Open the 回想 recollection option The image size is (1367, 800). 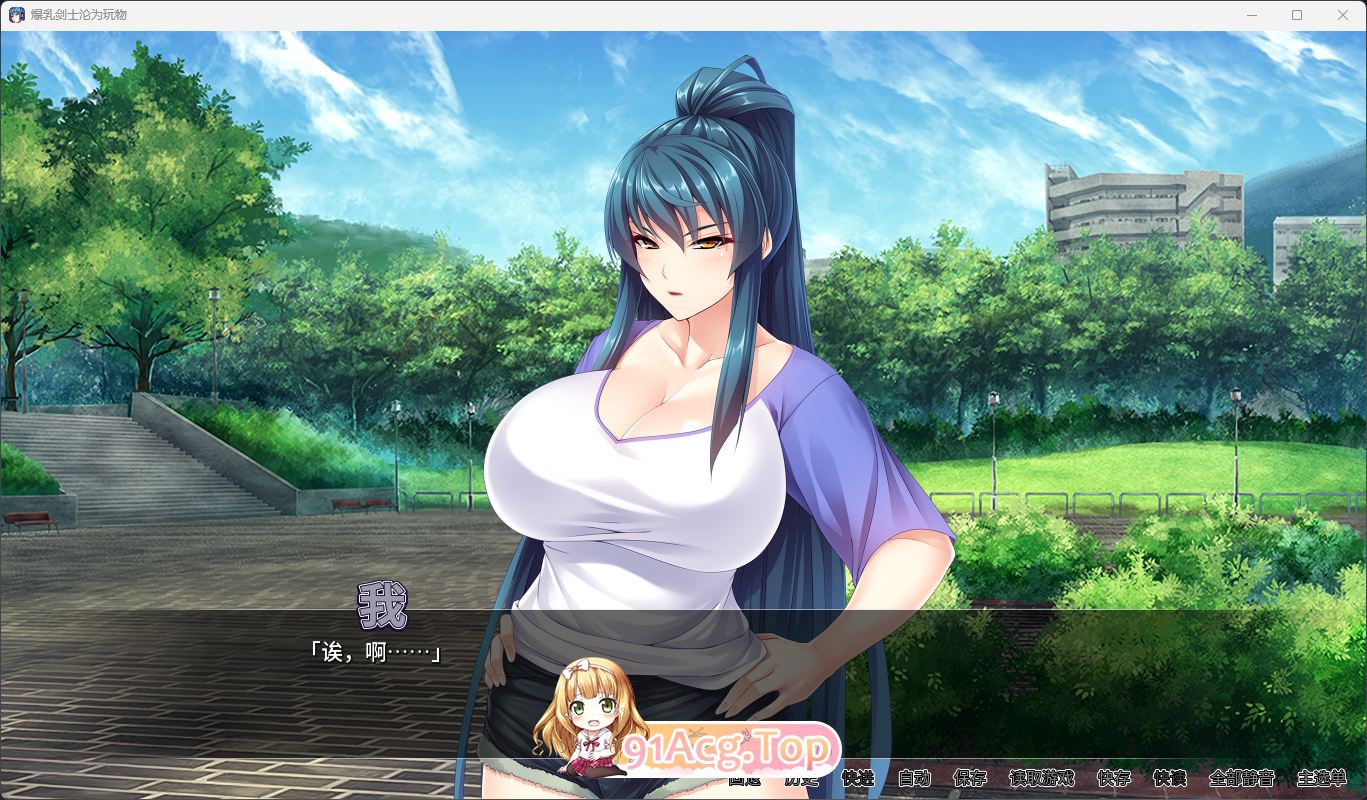[x=745, y=778]
